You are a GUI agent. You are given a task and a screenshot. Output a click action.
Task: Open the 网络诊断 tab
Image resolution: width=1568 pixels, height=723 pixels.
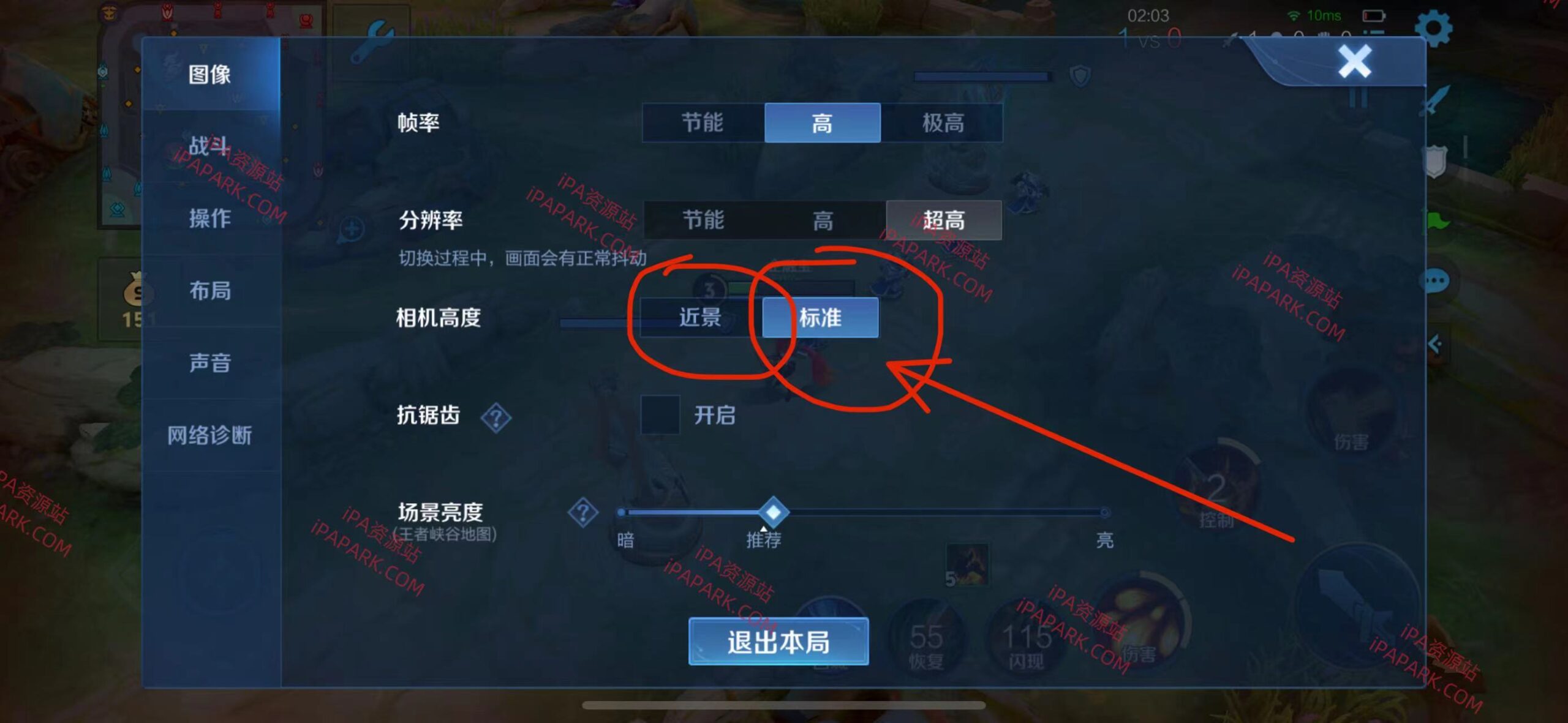tap(211, 436)
